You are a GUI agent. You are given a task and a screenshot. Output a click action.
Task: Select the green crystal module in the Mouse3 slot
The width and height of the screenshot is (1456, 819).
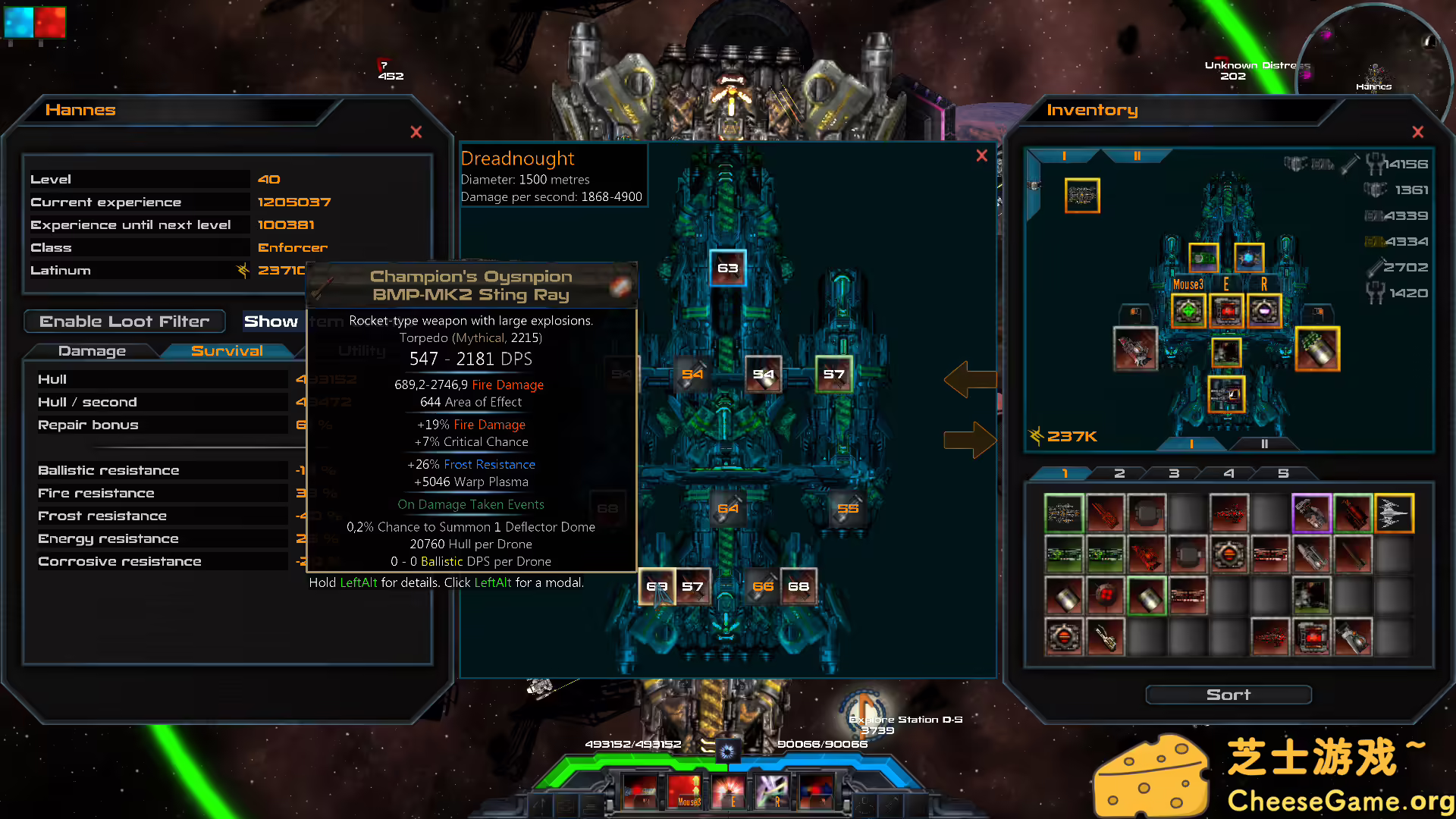1188,310
